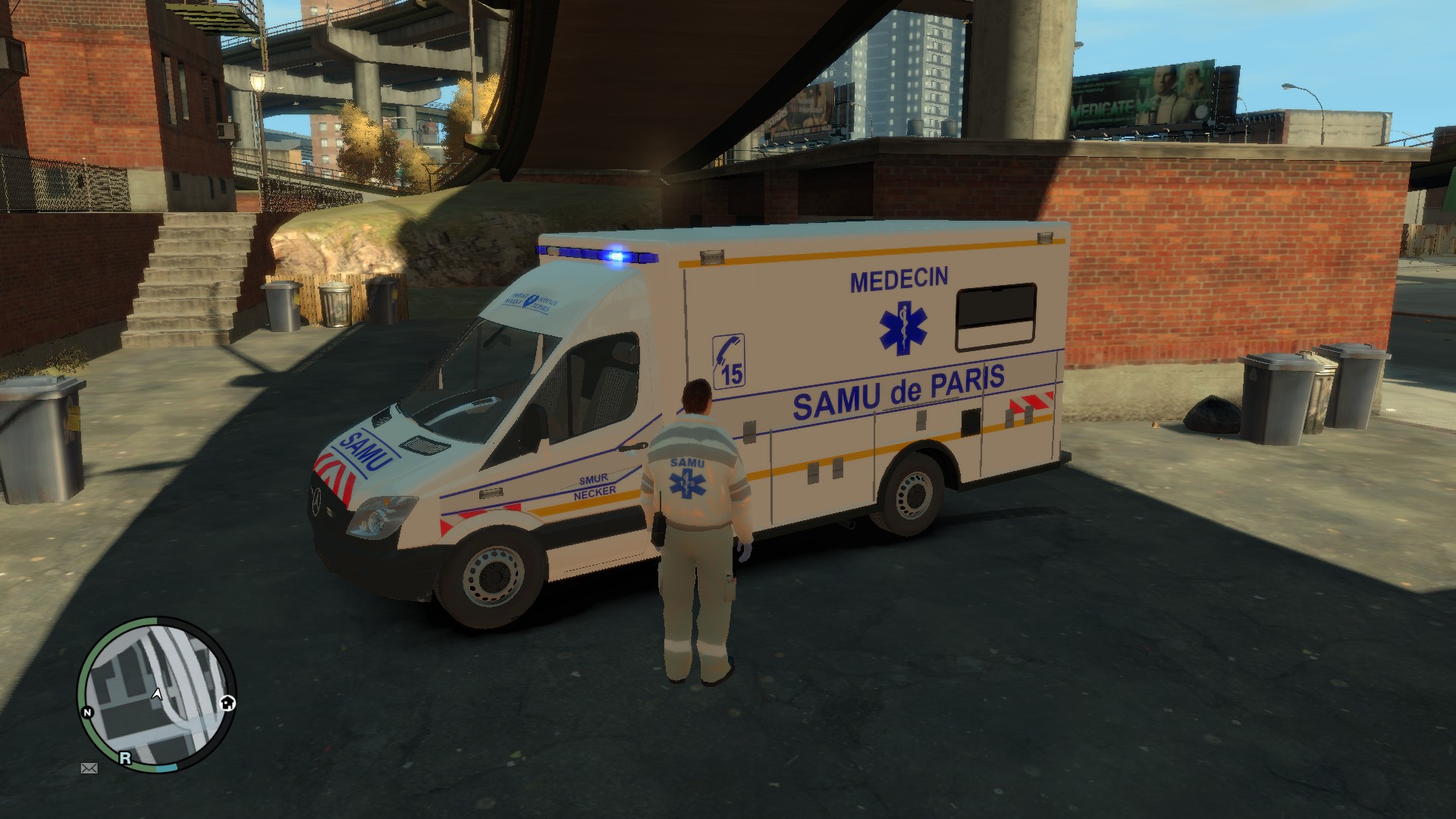Screen dimensions: 1456x819
Task: Open the envelope message icon
Action: coord(89,768)
